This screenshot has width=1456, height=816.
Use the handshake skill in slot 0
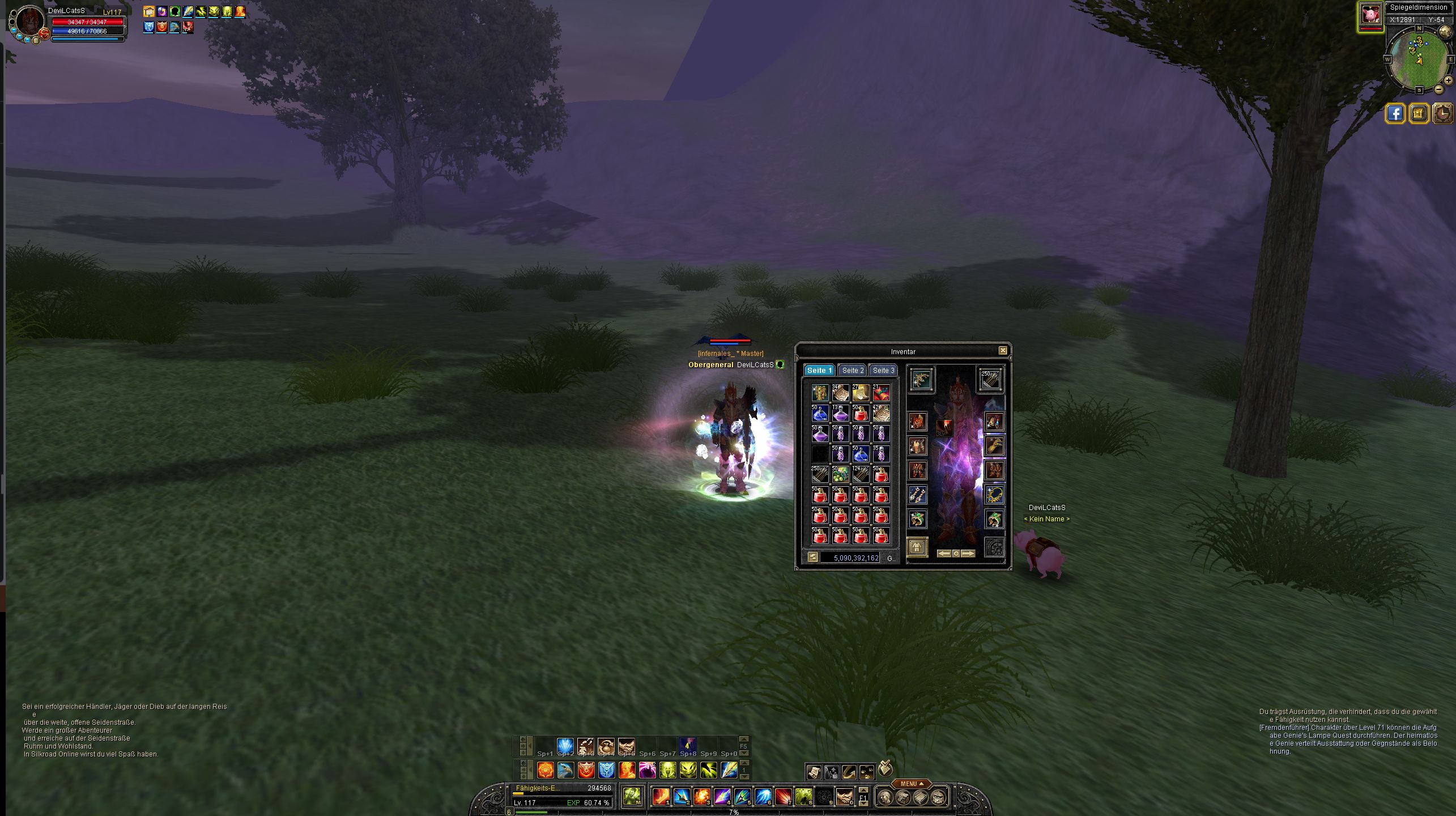pyautogui.click(x=844, y=797)
